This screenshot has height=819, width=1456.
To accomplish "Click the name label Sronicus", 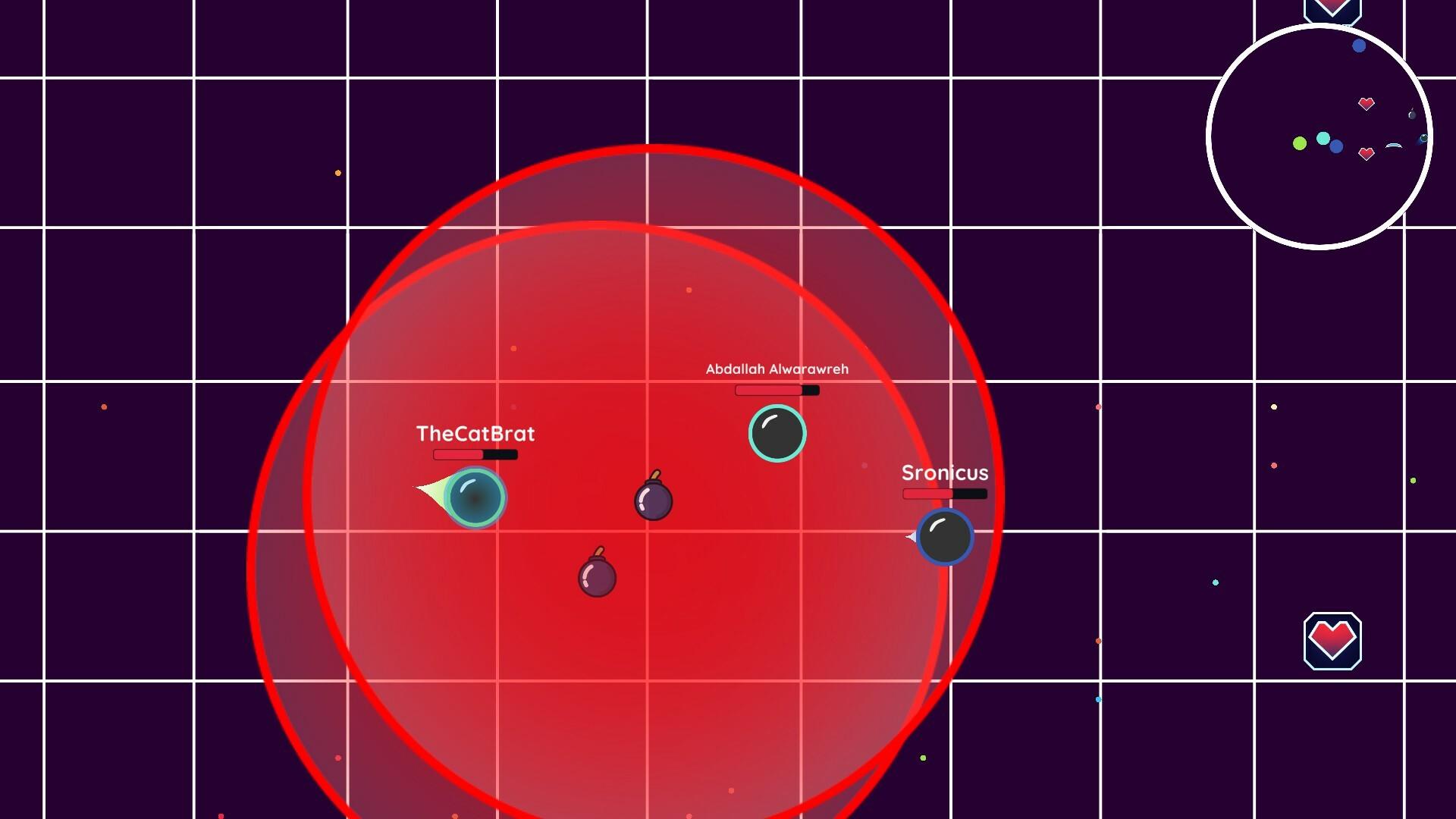I will coord(945,473).
